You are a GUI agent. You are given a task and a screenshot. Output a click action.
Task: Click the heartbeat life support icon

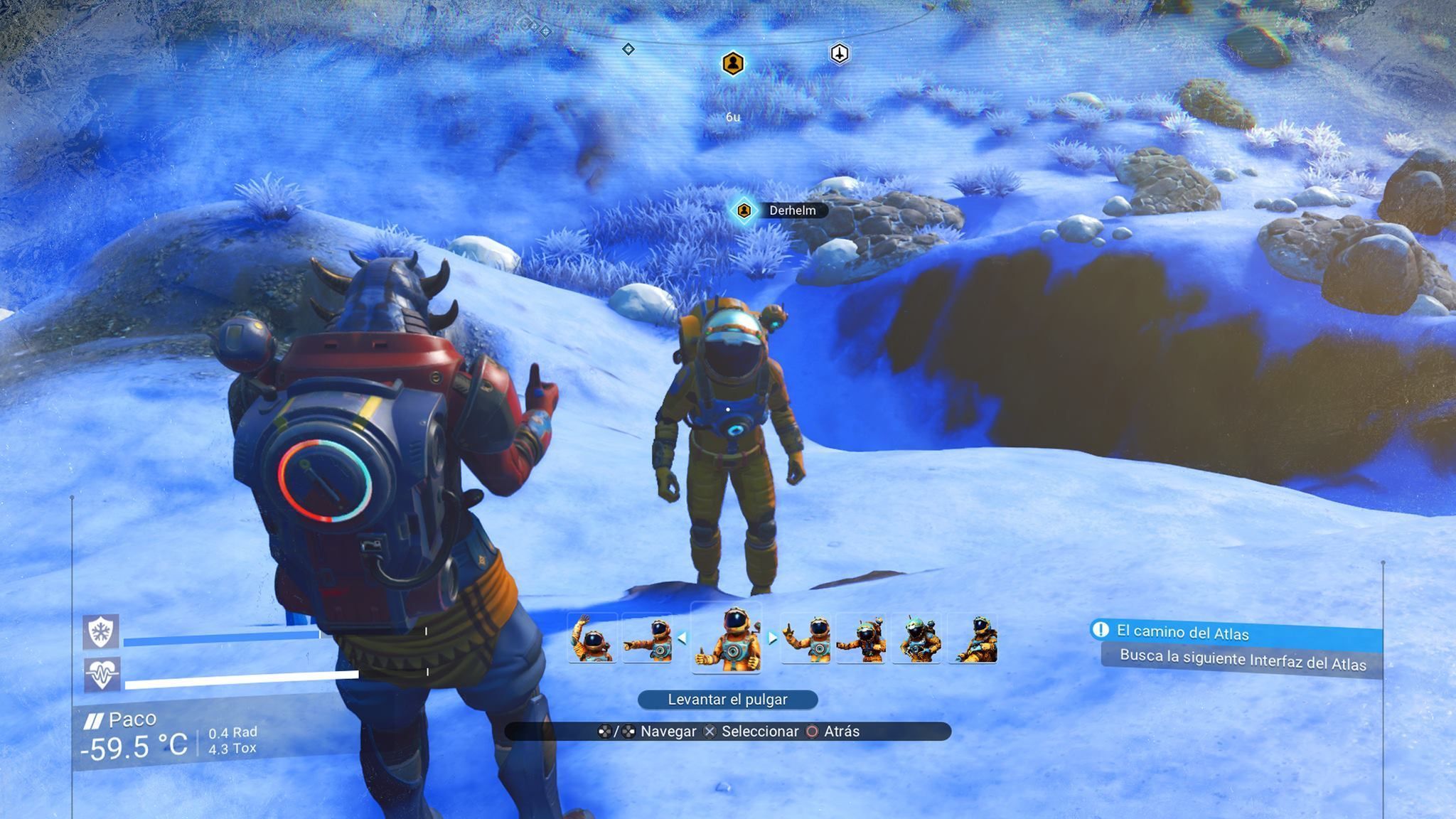(x=101, y=673)
